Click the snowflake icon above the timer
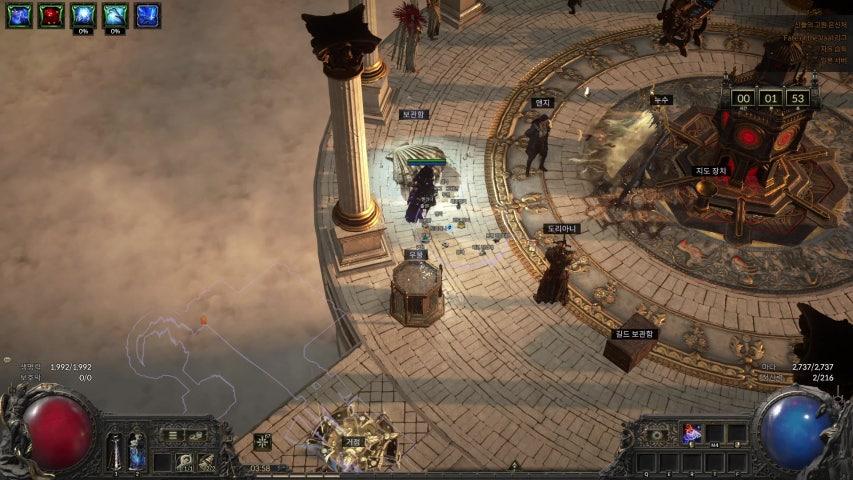 point(263,441)
